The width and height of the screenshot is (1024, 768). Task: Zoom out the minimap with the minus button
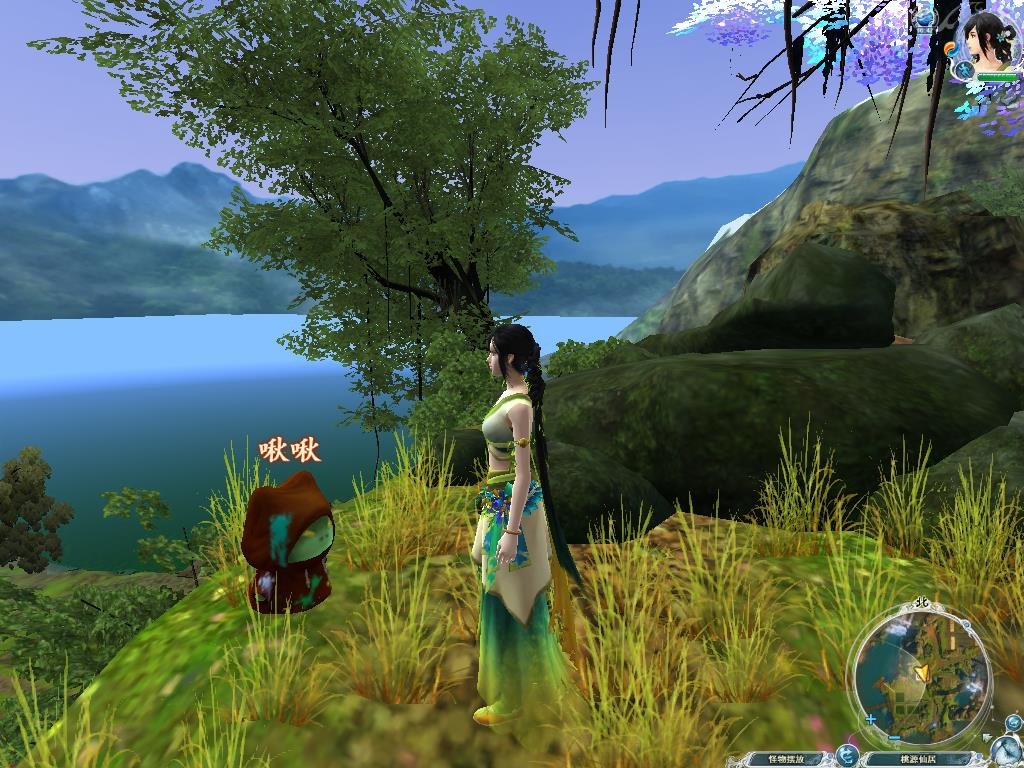pyautogui.click(x=894, y=739)
